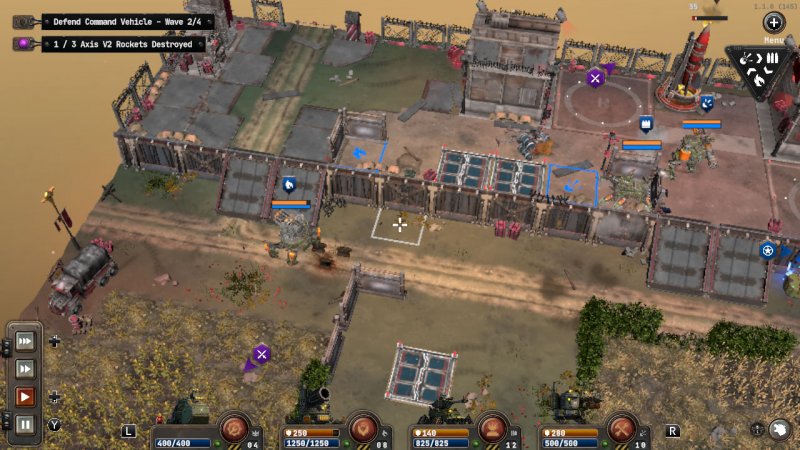Set game speed to triple fast-forward
The width and height of the screenshot is (800, 450).
click(25, 341)
